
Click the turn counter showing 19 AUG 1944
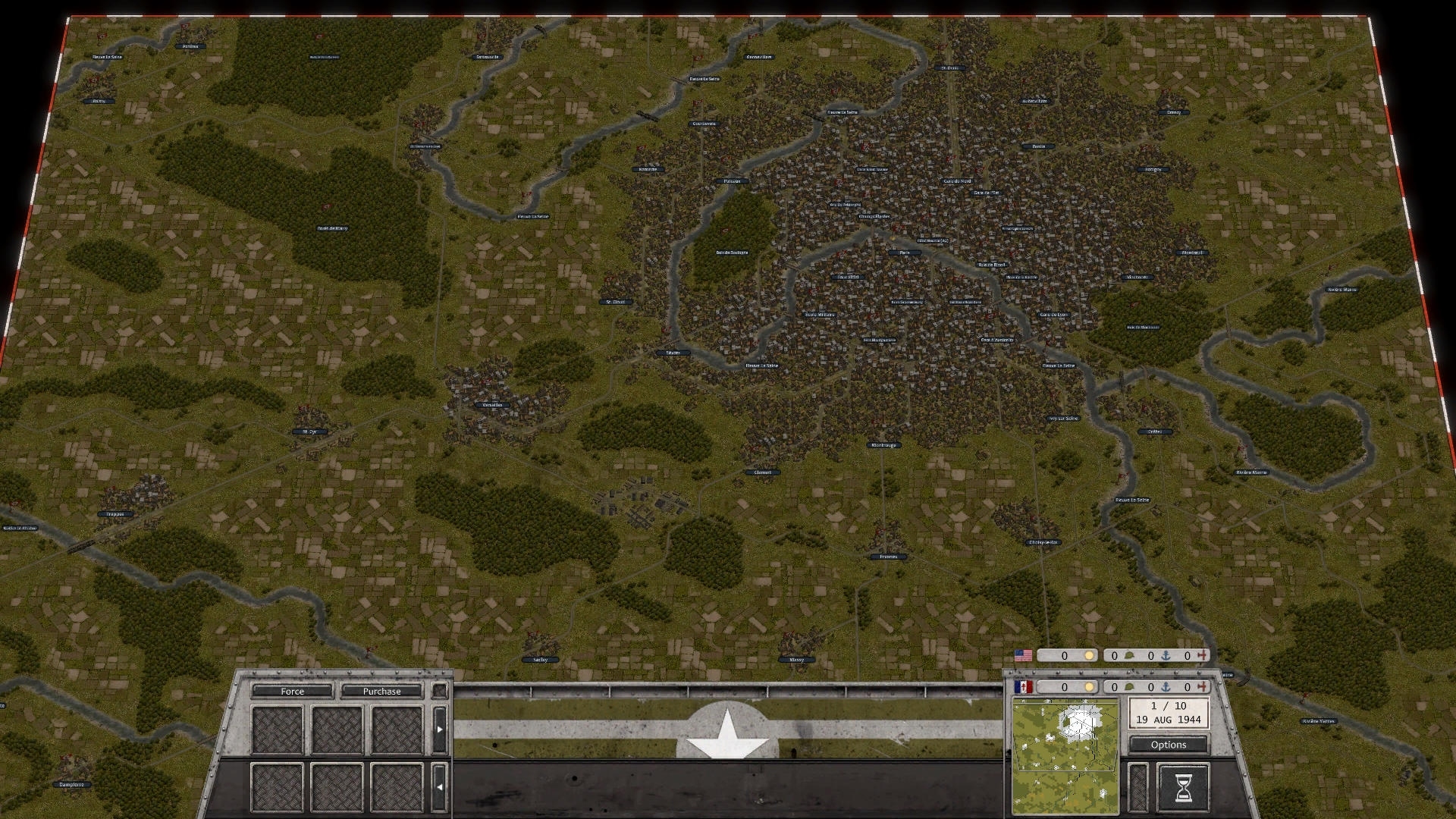pyautogui.click(x=1169, y=714)
